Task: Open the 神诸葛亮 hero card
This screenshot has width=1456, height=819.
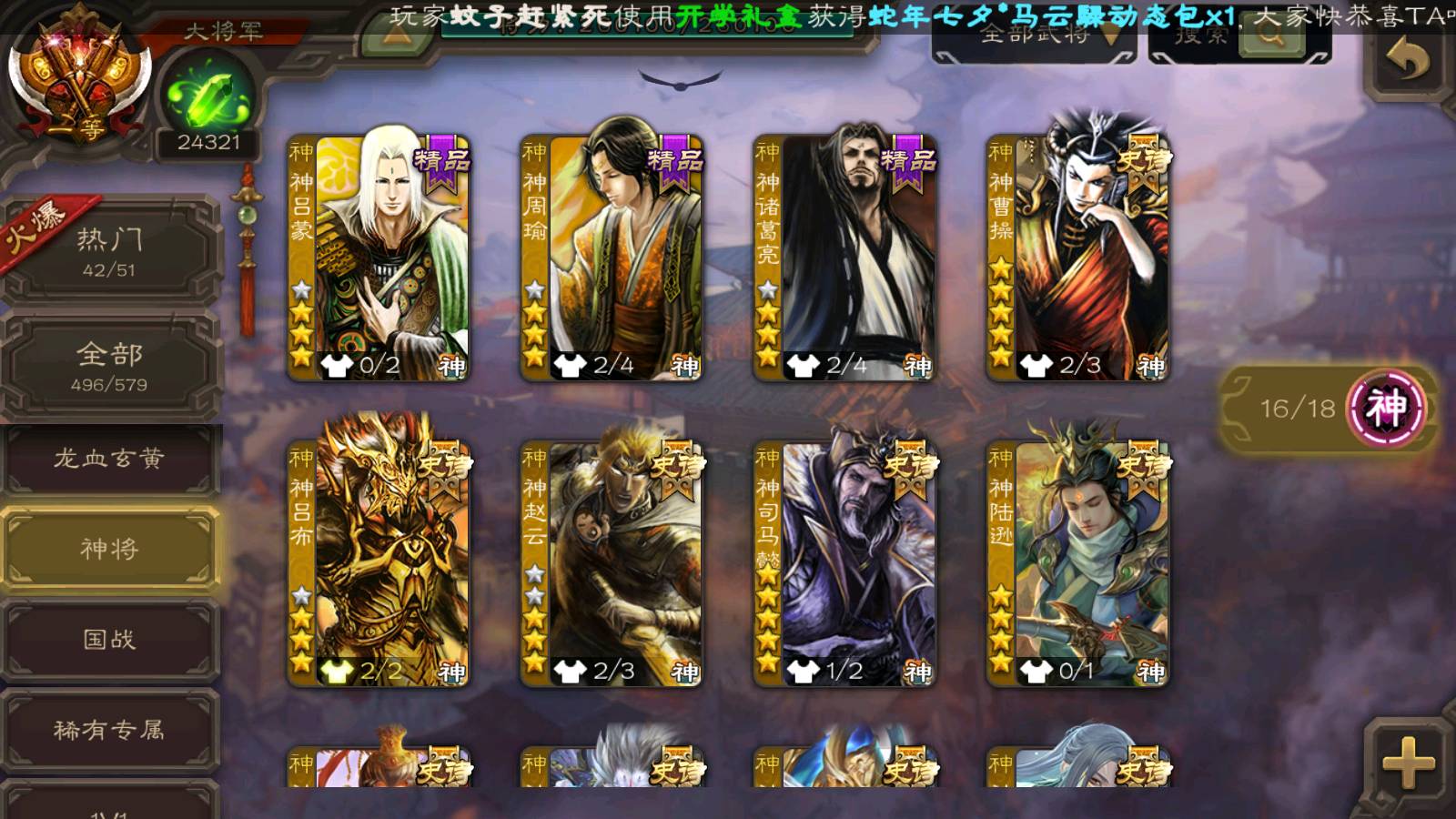Action: pyautogui.click(x=844, y=257)
